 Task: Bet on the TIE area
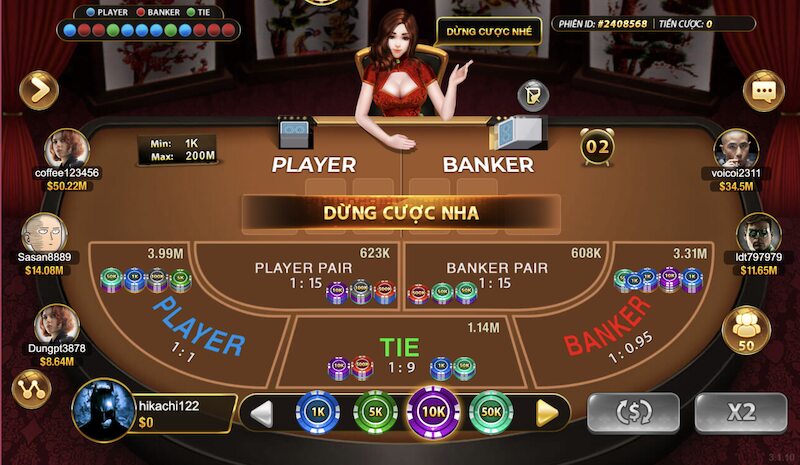tap(400, 350)
